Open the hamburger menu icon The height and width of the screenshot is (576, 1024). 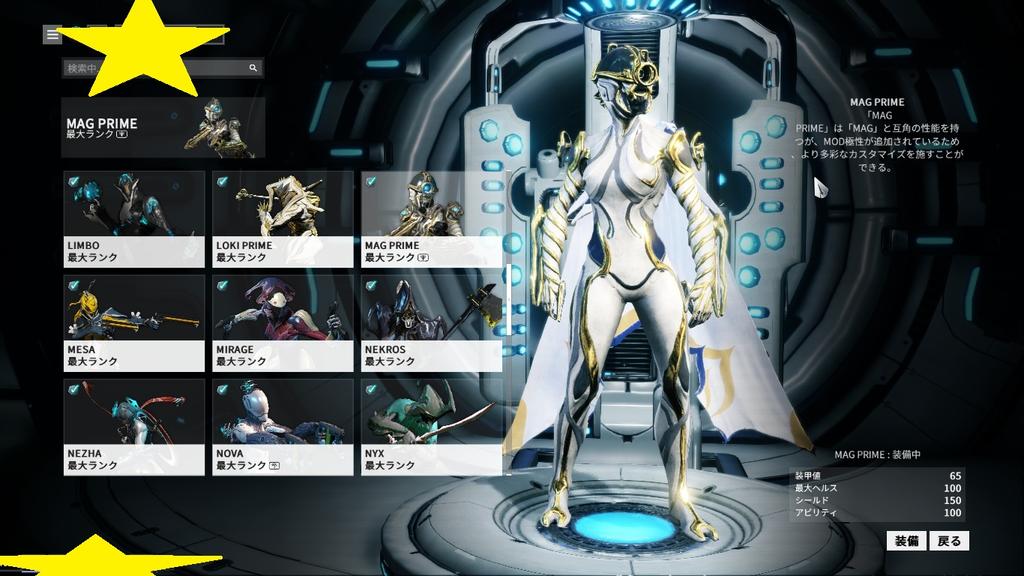[x=52, y=34]
